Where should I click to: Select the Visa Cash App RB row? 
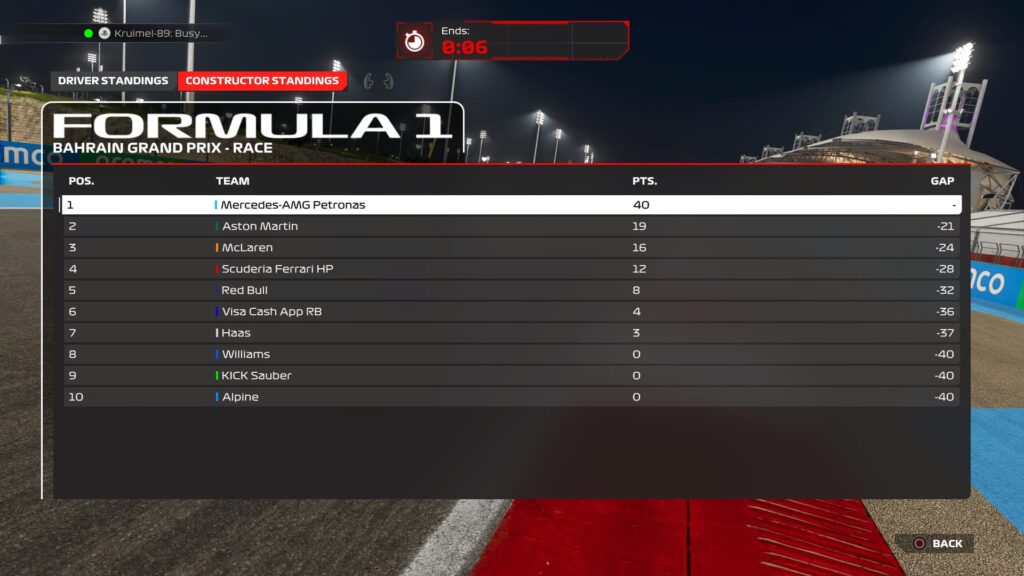(x=511, y=312)
